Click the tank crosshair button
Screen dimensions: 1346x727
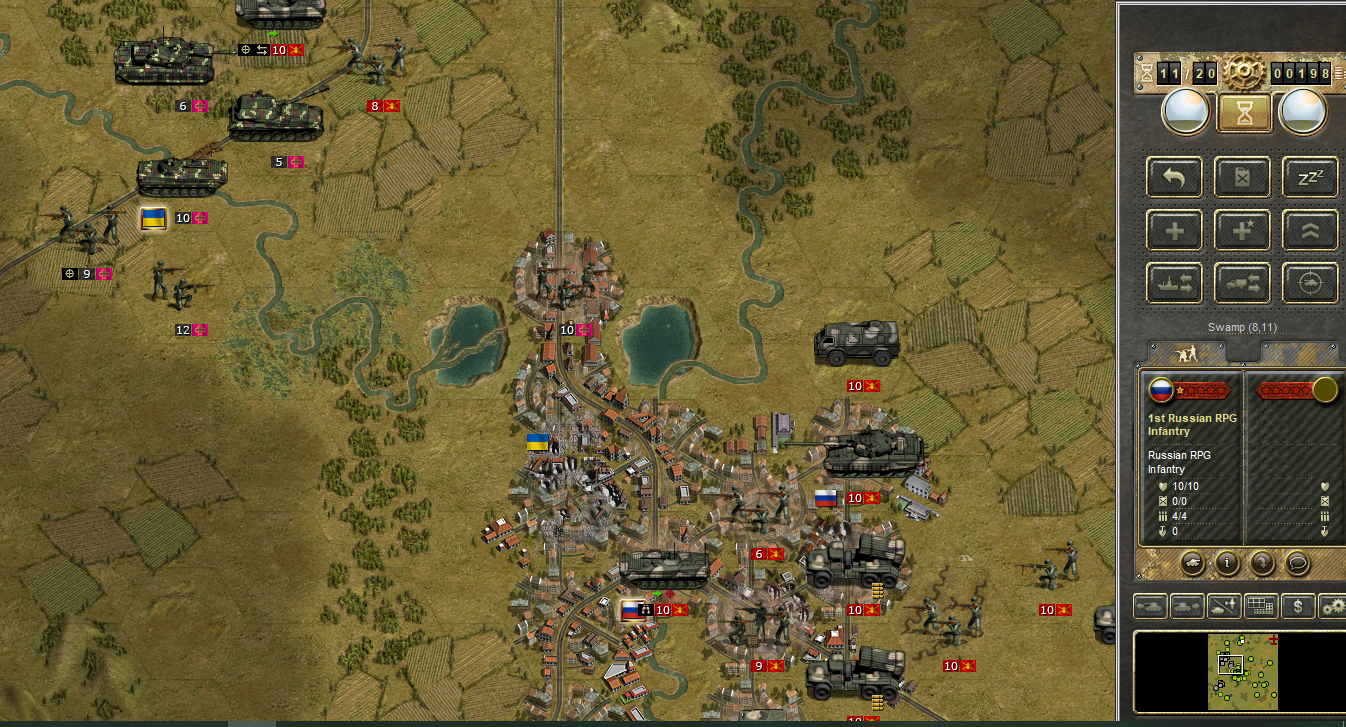point(1310,284)
